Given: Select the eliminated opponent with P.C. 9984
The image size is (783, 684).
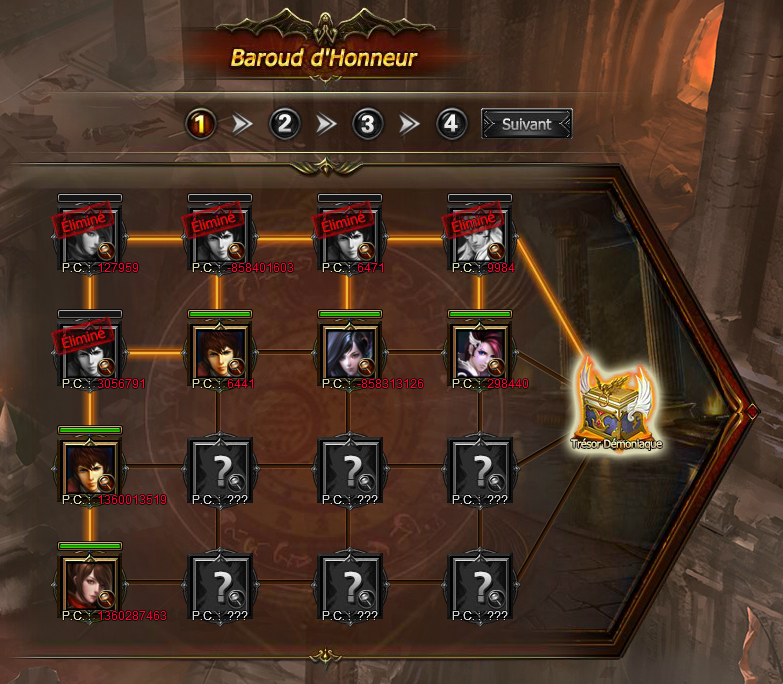Looking at the screenshot, I should tap(478, 236).
